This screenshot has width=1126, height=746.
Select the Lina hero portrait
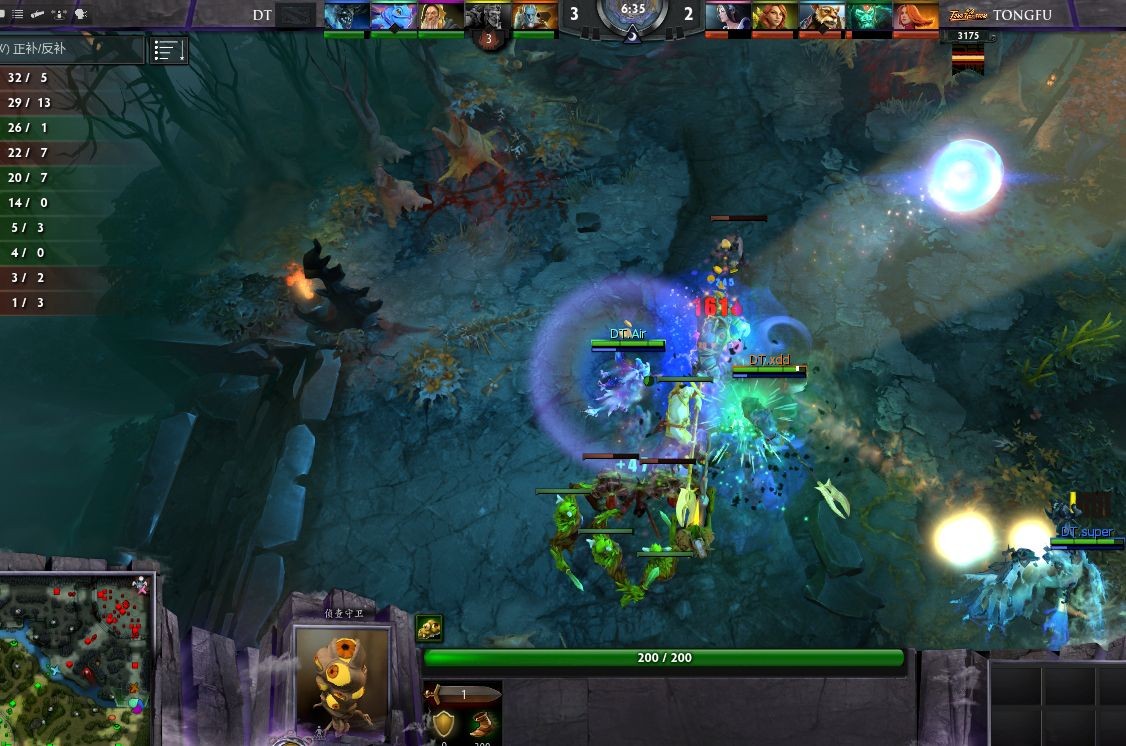(x=915, y=16)
